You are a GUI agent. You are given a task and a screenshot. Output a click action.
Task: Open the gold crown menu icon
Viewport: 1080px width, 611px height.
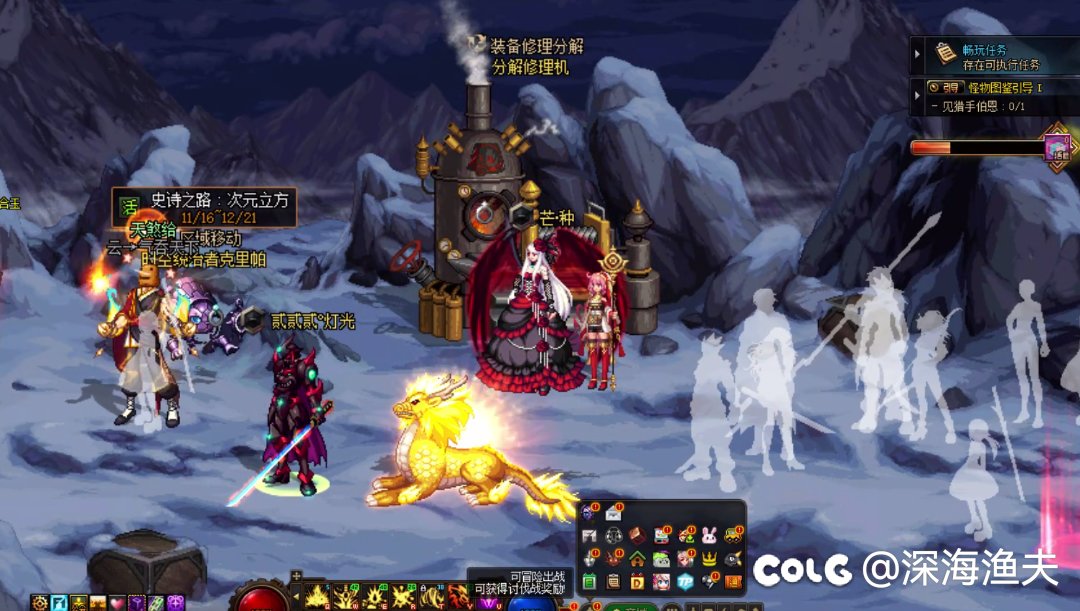point(710,559)
